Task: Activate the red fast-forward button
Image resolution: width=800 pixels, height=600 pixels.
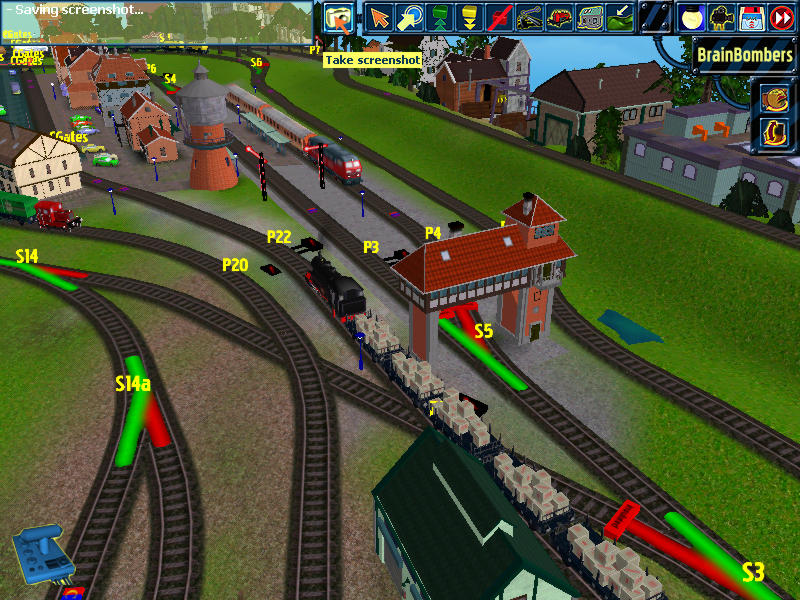Action: [x=781, y=18]
